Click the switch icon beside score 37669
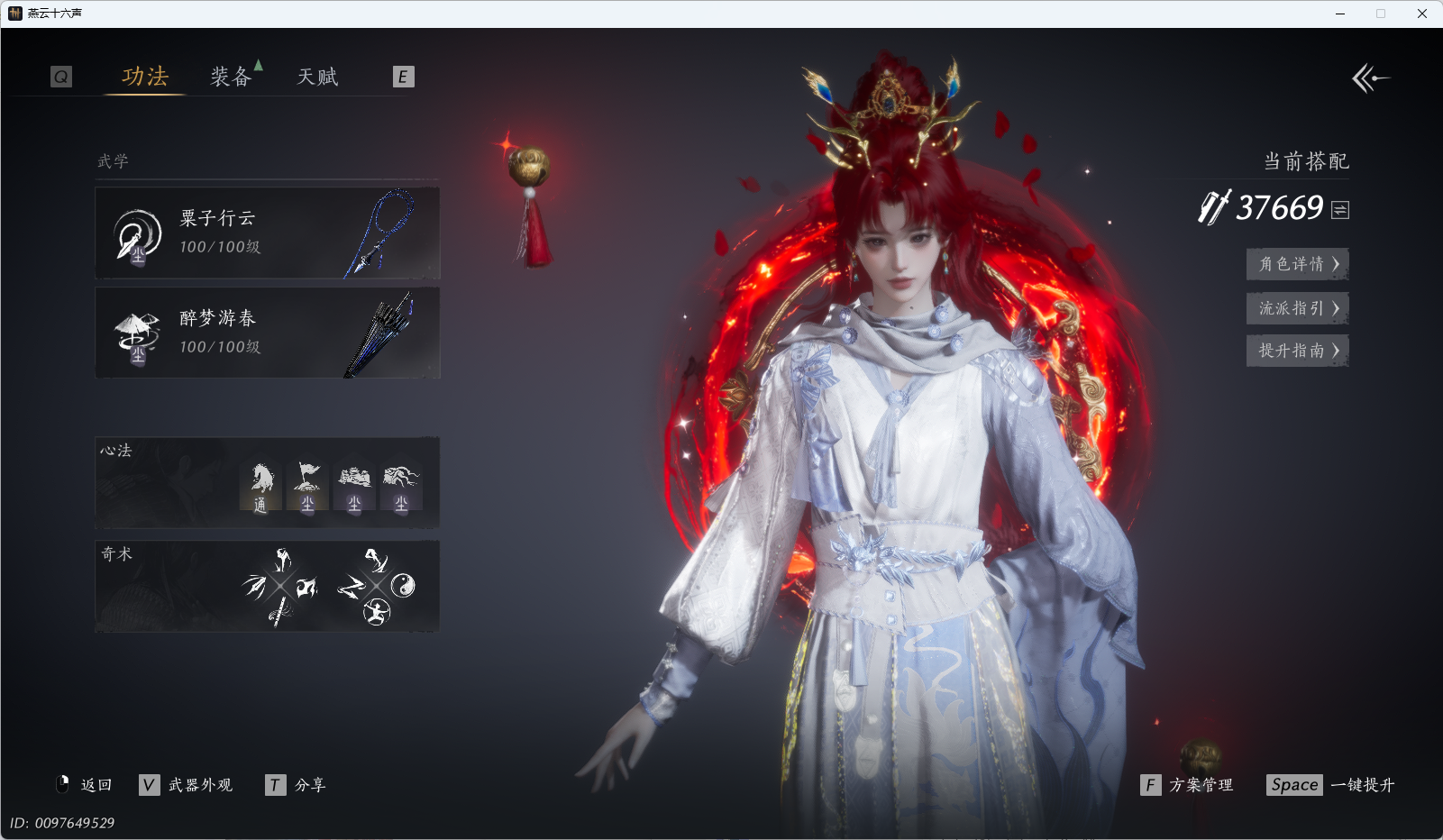The height and width of the screenshot is (840, 1443). click(x=1340, y=210)
